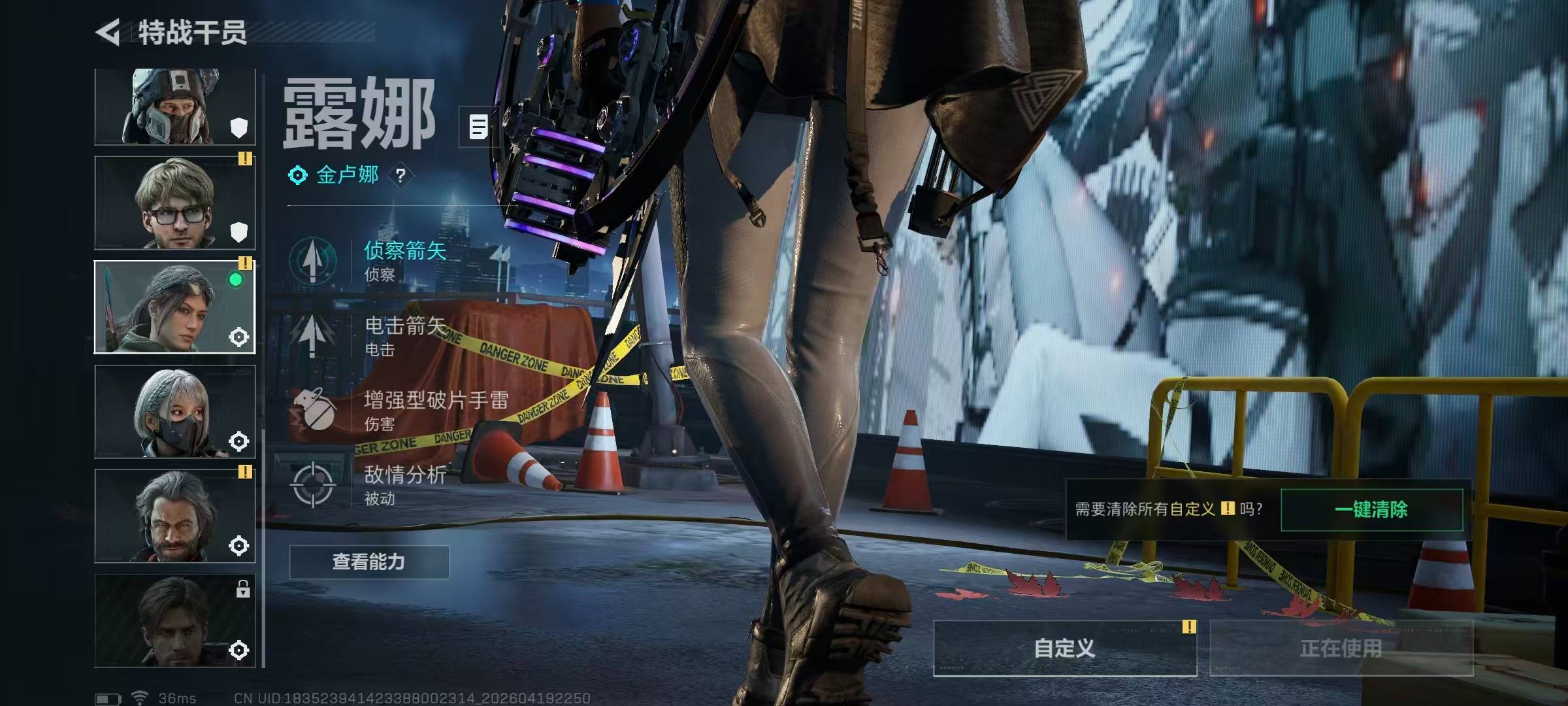Viewport: 1568px width, 706px height.
Task: Select the grey-bearded operator portrait
Action: [174, 516]
